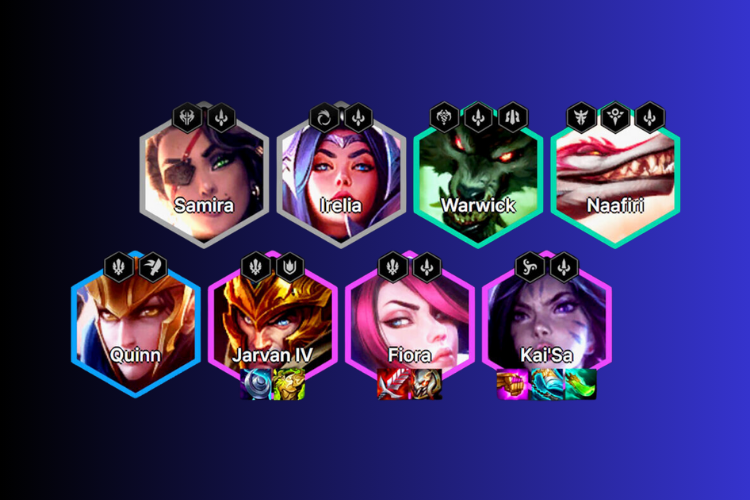
Task: Inspect the teal blade item under Kai'Sa
Action: (x=545, y=385)
